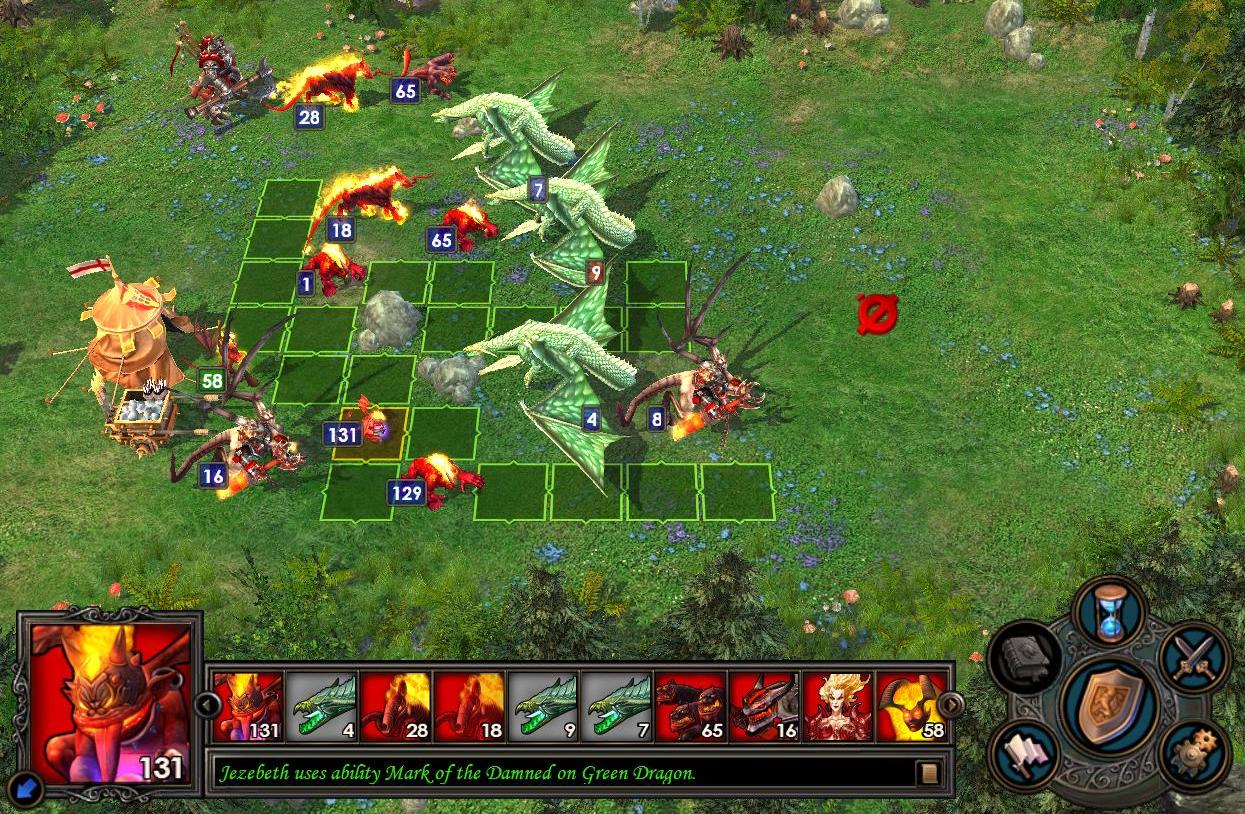The height and width of the screenshot is (814, 1245).
Task: Click the white flag surrender button
Action: [1024, 754]
